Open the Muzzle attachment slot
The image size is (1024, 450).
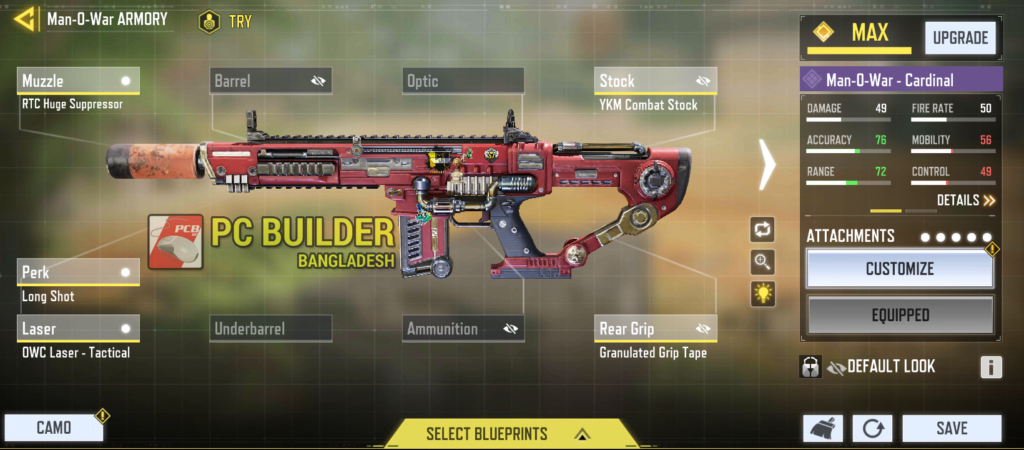(x=79, y=81)
